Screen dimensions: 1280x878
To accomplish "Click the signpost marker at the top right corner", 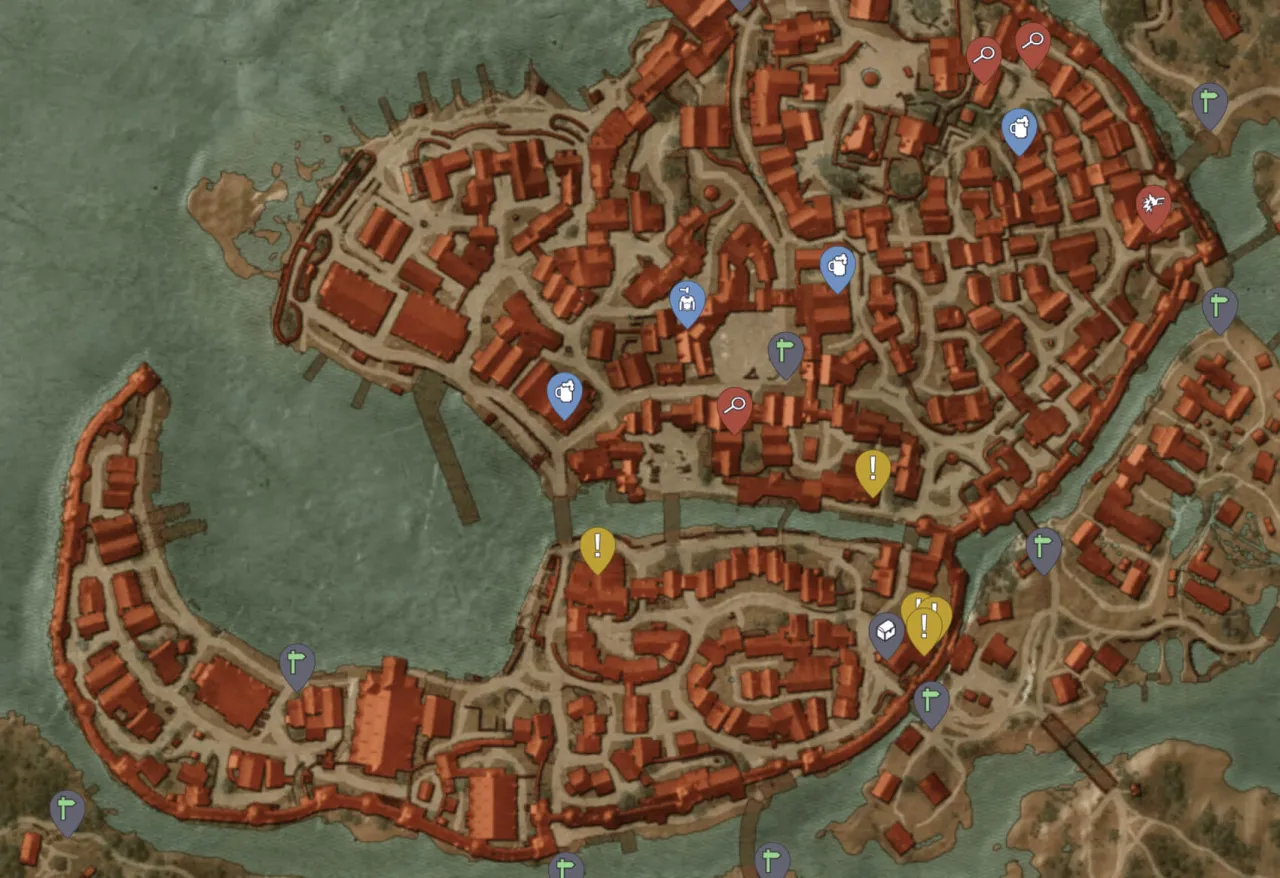I will 1207,100.
